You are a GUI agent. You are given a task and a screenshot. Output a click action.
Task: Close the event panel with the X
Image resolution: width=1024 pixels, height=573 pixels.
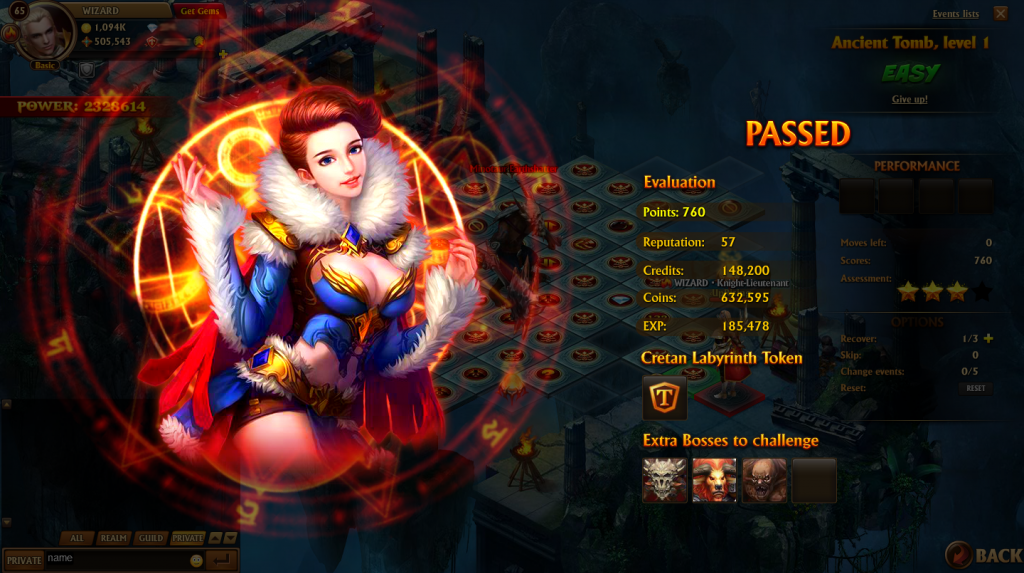1001,14
